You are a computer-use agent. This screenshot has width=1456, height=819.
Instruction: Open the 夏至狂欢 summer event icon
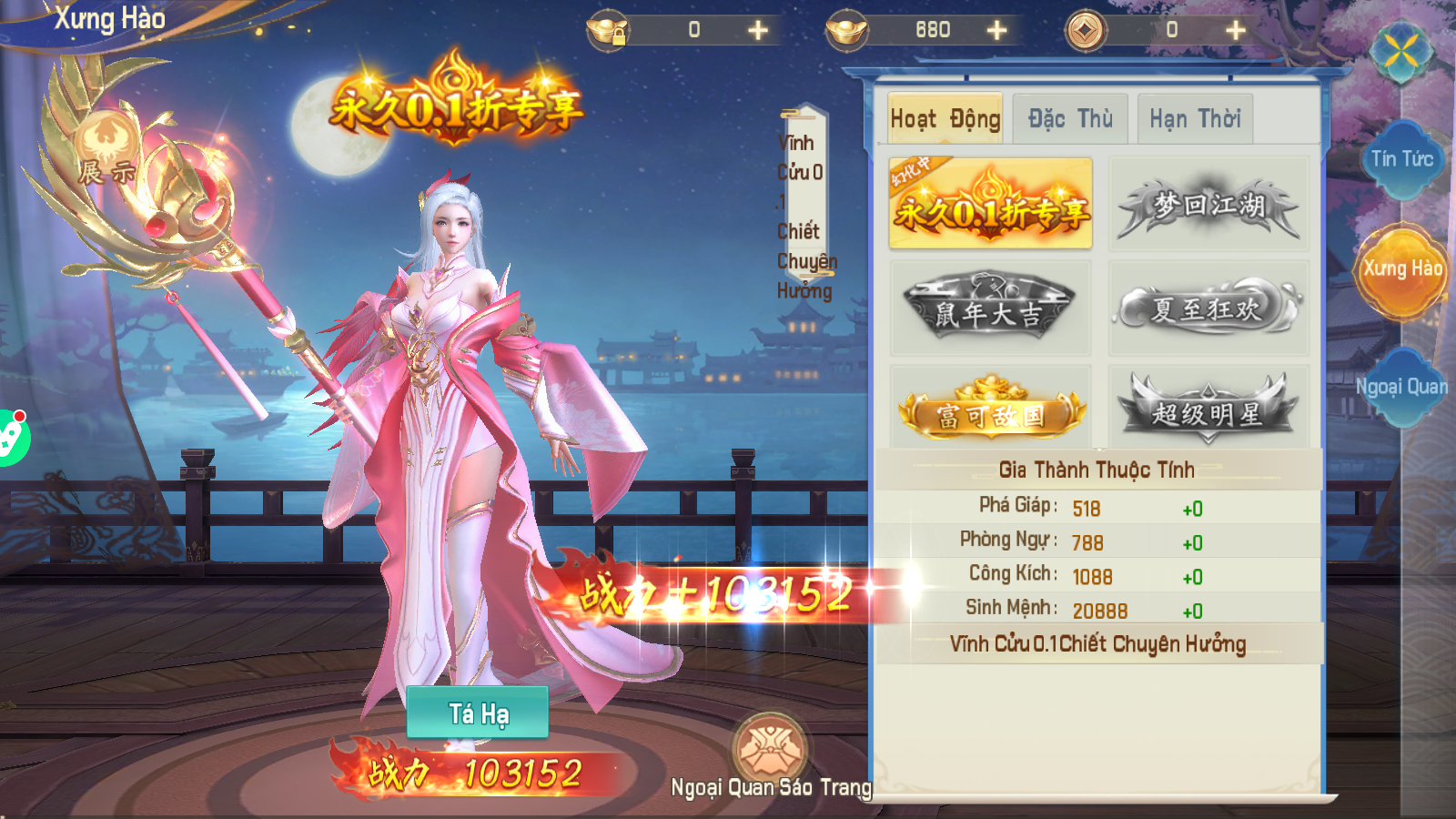[1208, 307]
